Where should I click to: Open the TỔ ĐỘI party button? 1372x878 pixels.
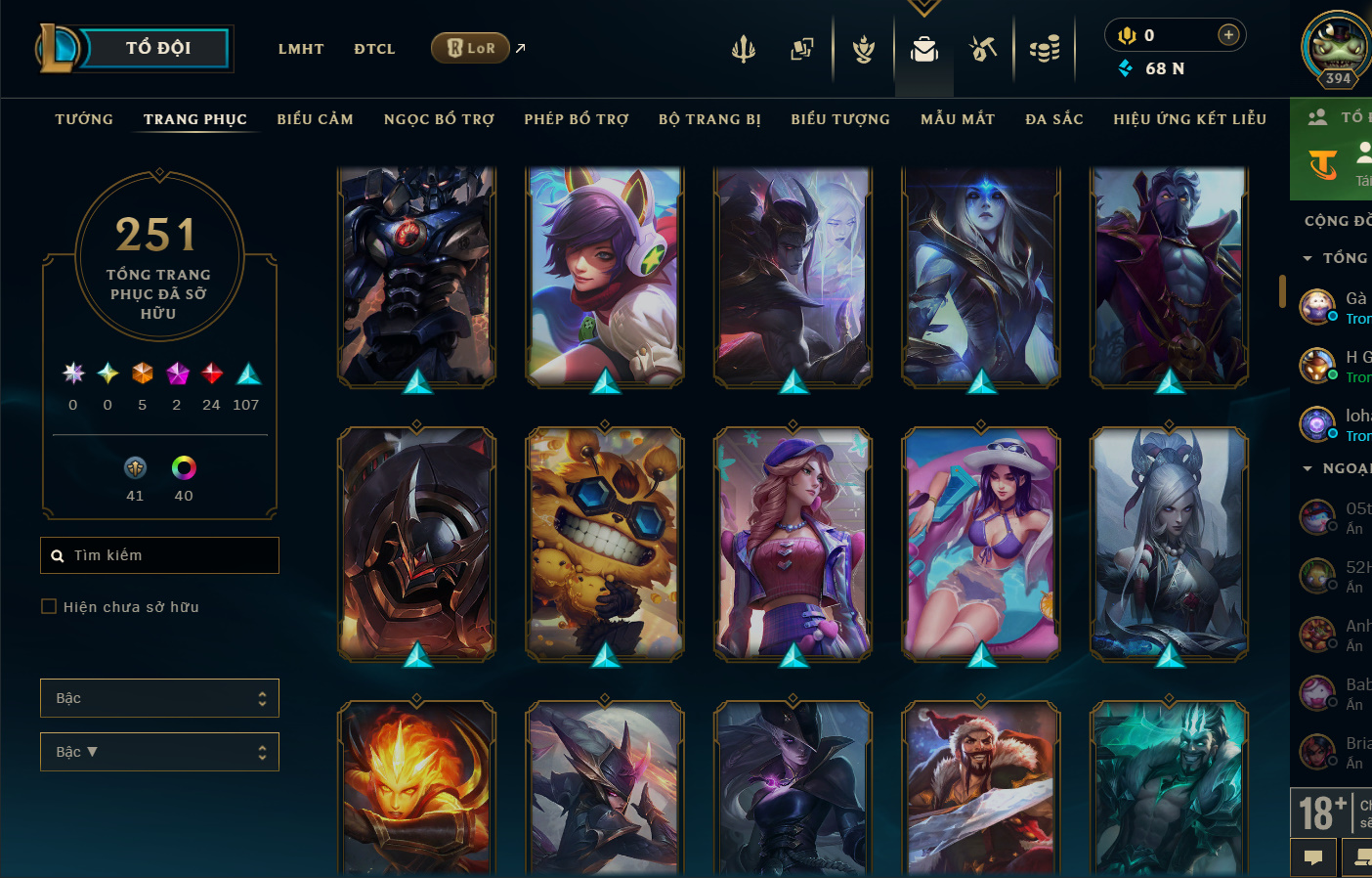point(156,48)
